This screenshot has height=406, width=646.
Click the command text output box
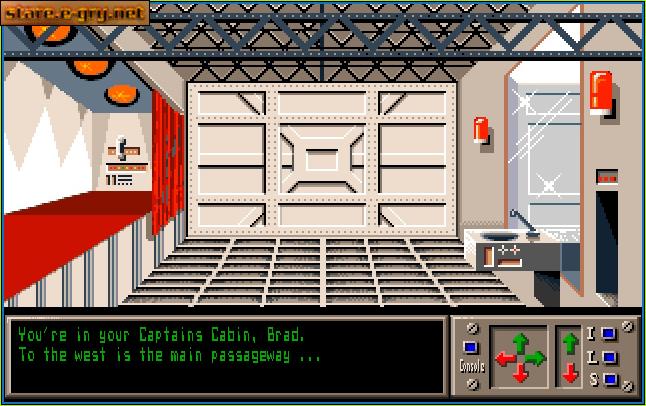coord(225,357)
